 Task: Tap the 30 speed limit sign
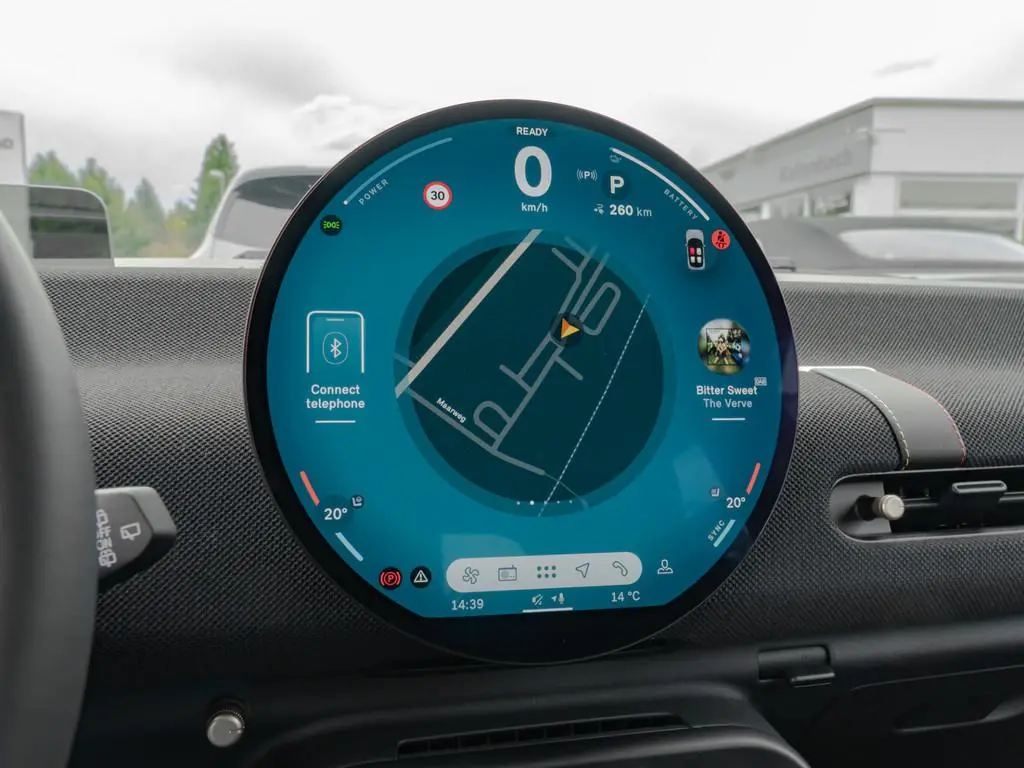pos(437,195)
